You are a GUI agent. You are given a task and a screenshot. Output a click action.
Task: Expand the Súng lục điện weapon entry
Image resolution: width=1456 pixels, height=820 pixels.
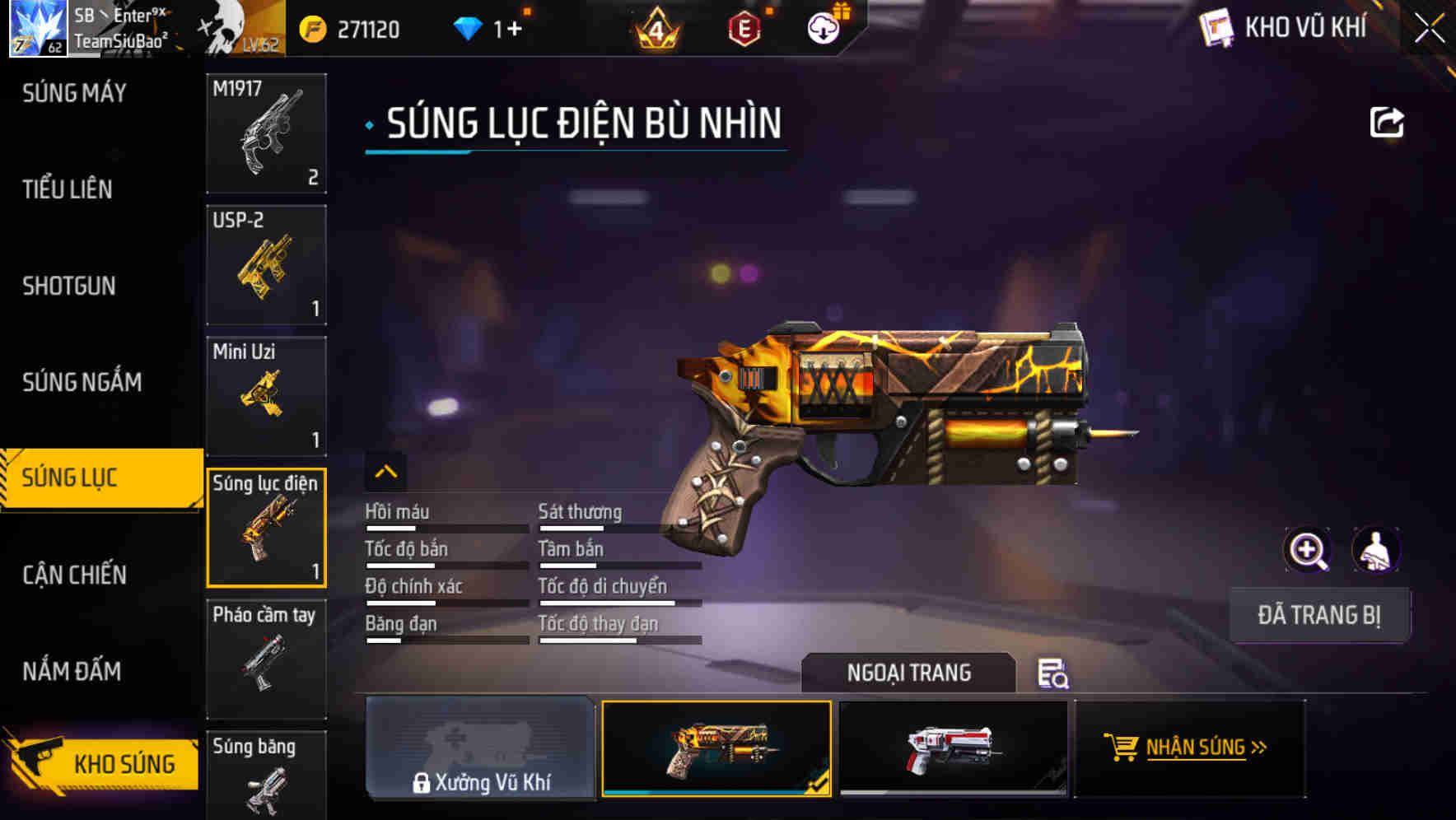click(266, 527)
